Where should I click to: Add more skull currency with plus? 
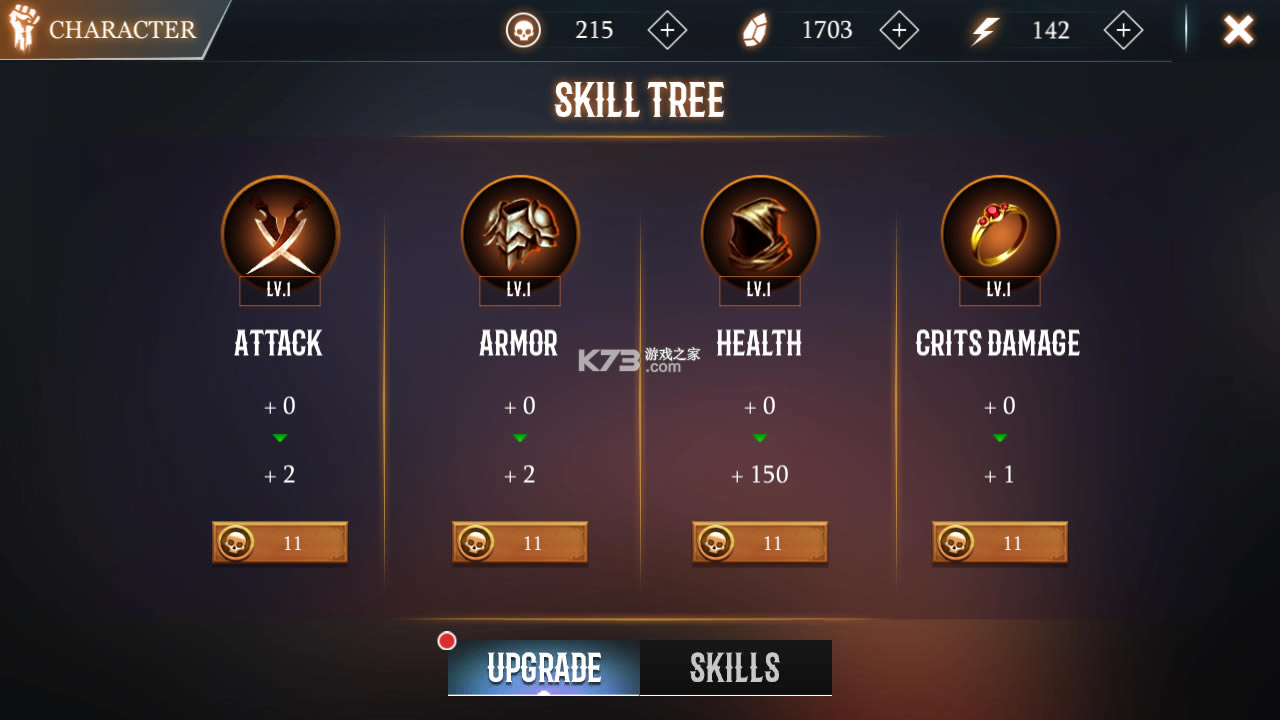(667, 30)
